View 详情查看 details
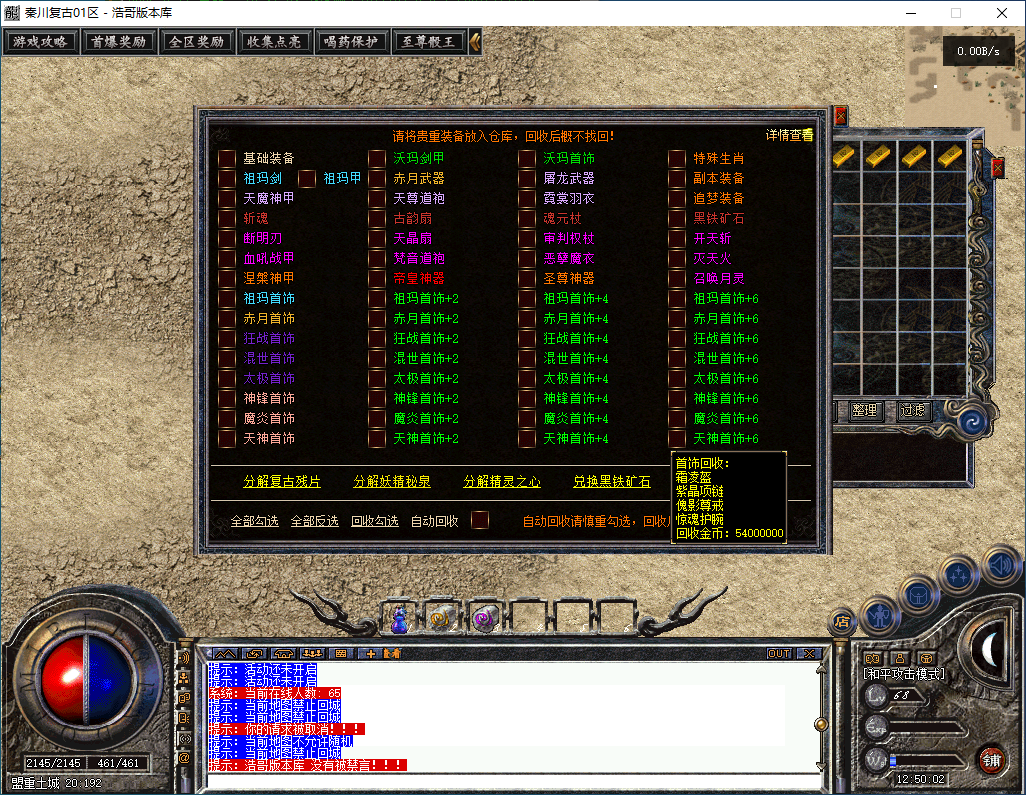 coord(789,135)
